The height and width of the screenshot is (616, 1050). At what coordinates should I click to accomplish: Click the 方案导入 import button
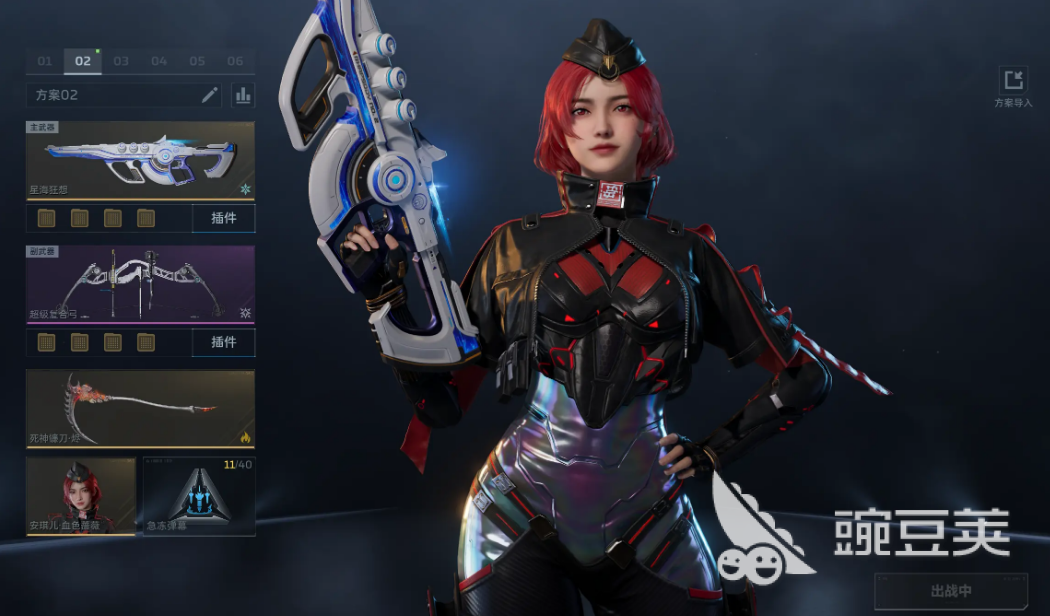1014,86
